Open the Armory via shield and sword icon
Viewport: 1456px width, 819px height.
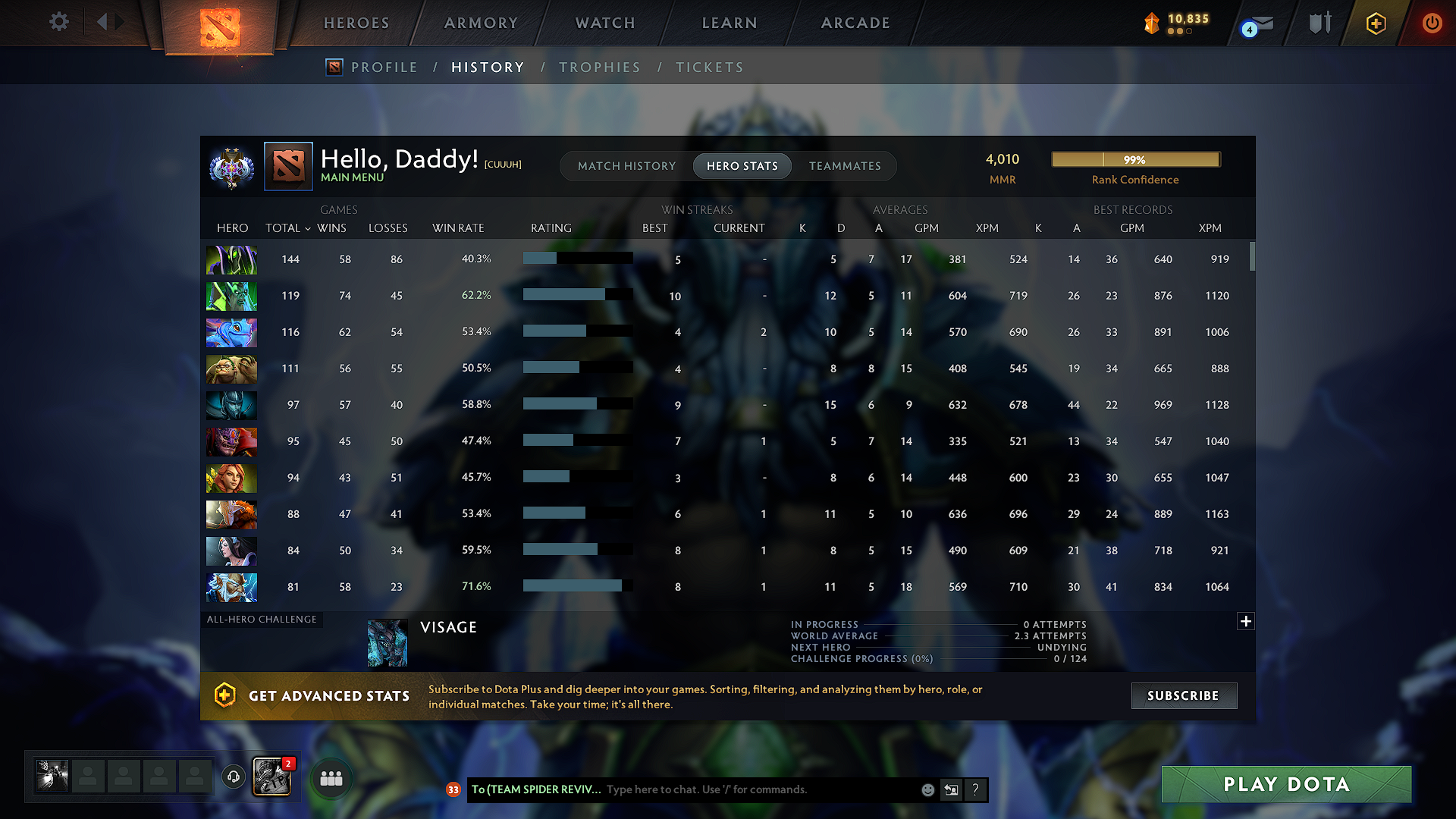tap(1319, 23)
